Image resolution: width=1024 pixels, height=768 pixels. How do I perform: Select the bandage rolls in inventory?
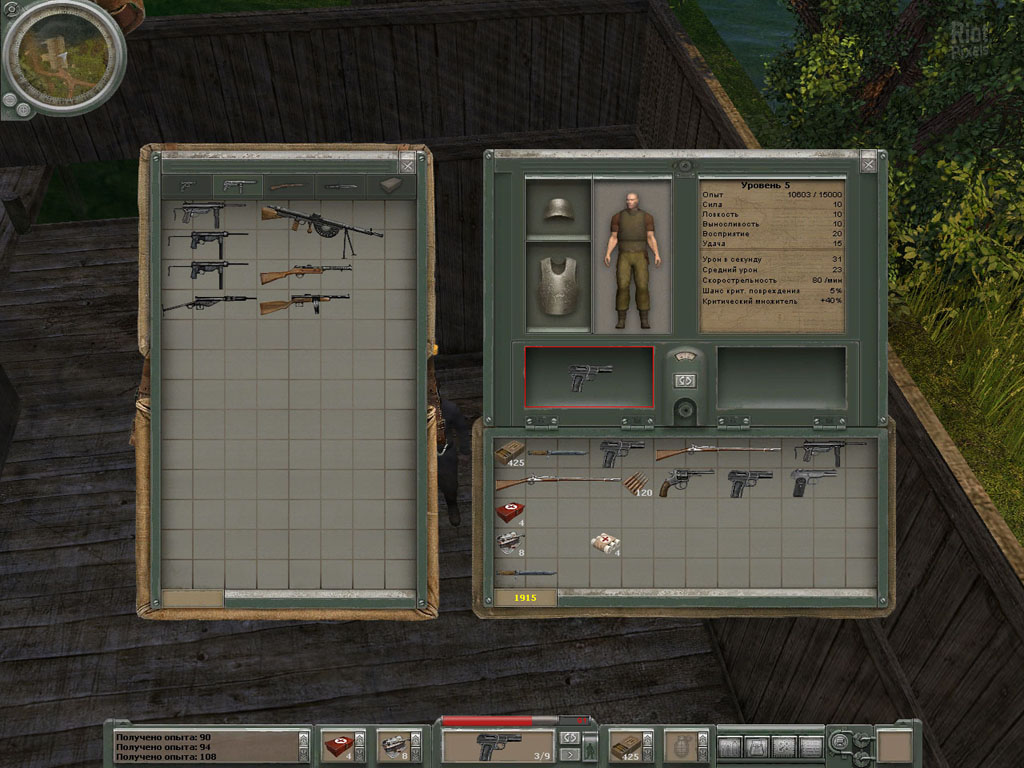(x=606, y=543)
